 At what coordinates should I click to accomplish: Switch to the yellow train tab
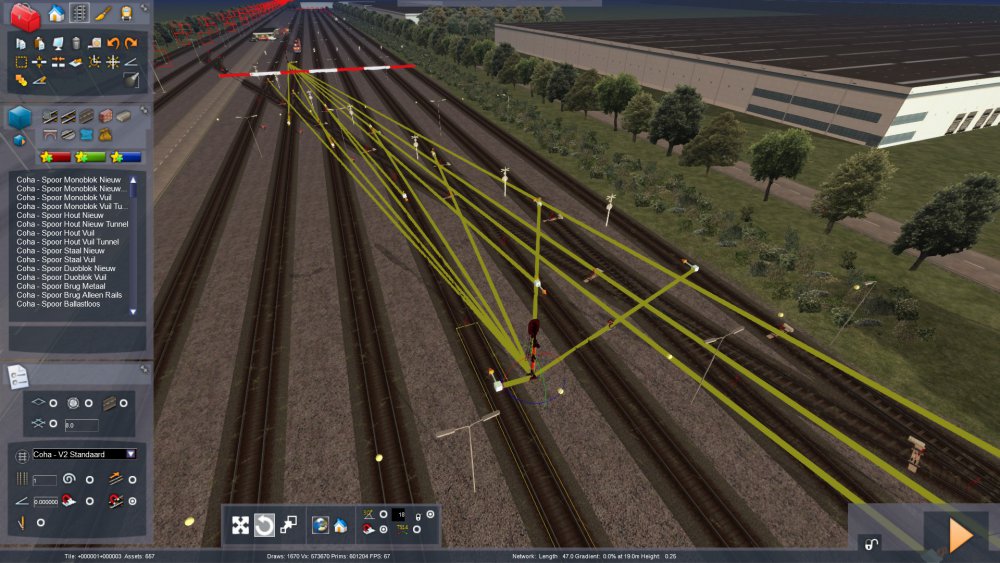point(127,13)
